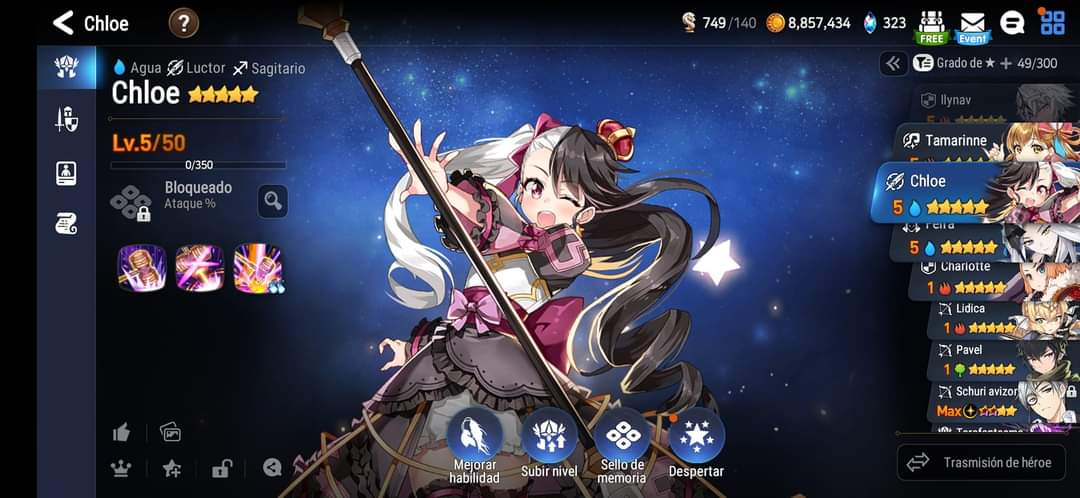Inspect the locked memory imprint magnifier

[x=272, y=201]
